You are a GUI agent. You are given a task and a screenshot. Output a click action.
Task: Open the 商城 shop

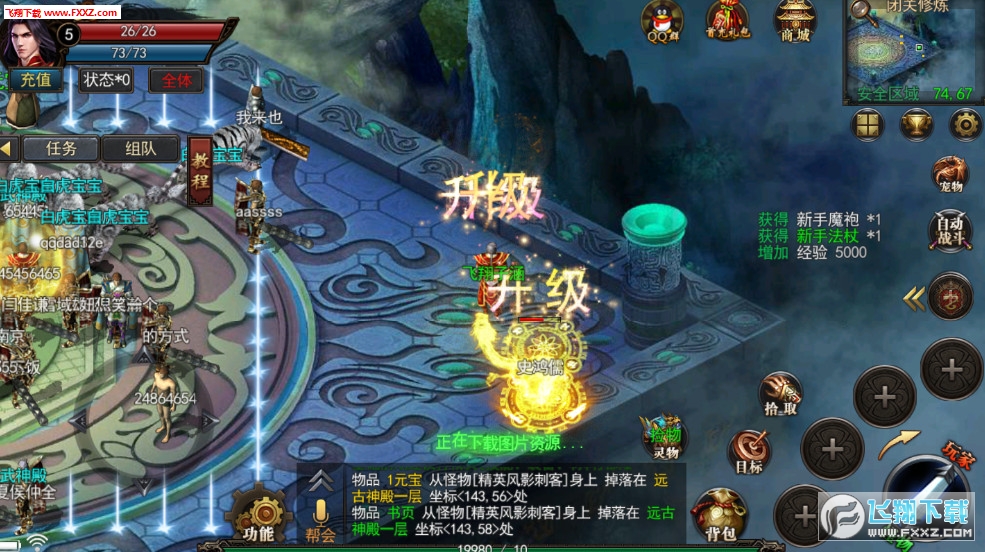click(796, 22)
